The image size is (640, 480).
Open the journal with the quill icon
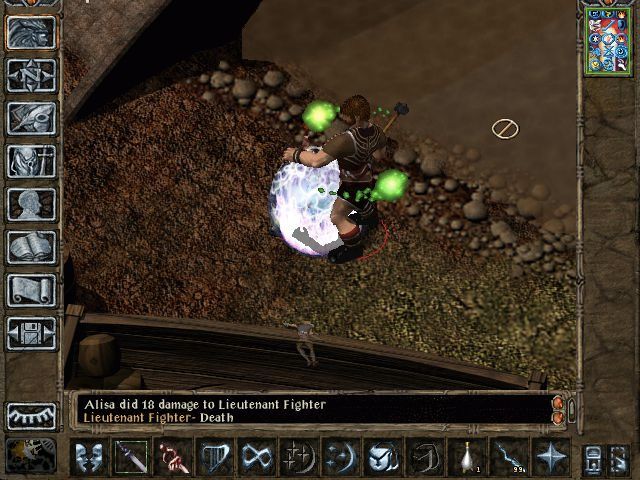32,118
